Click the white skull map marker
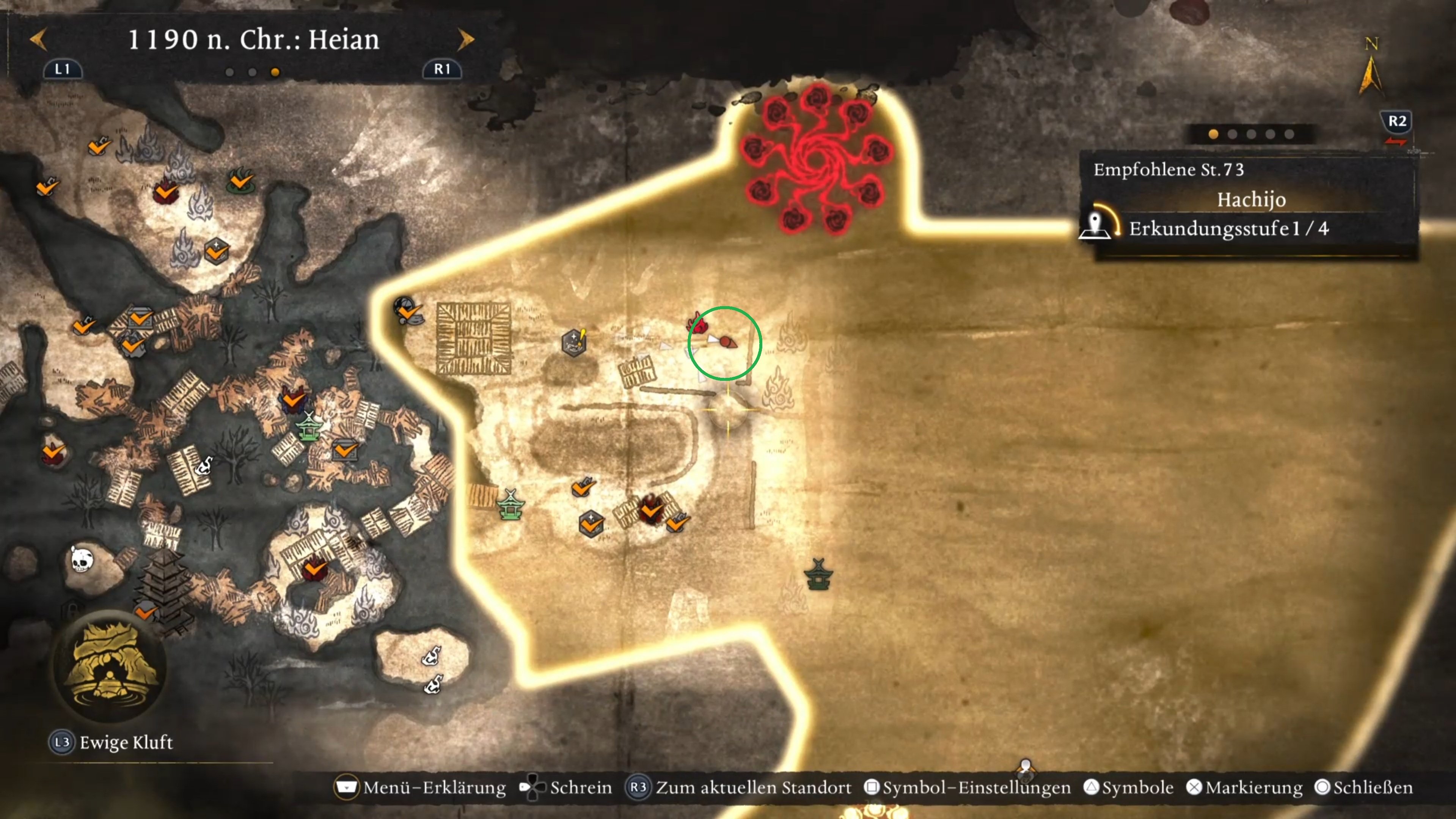Viewport: 1456px width, 819px height. coord(82,560)
